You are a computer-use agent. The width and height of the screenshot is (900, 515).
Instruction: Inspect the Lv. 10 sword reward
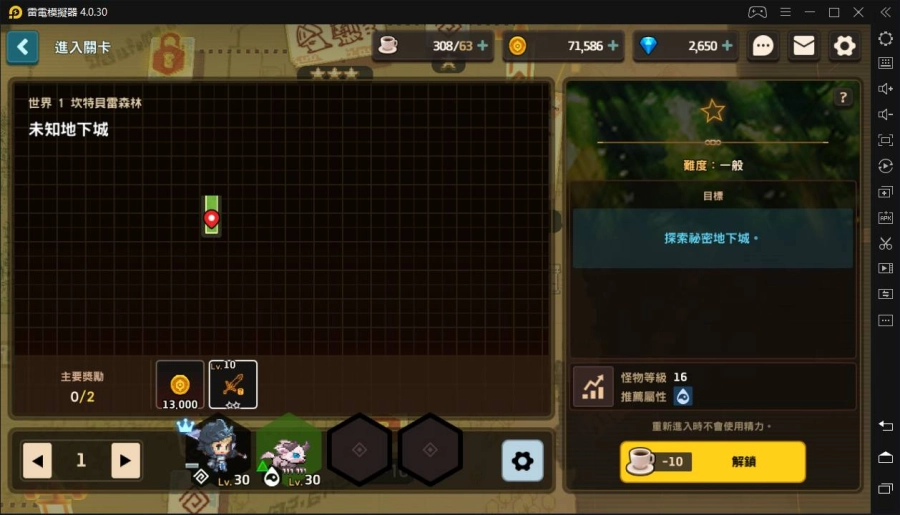click(233, 385)
